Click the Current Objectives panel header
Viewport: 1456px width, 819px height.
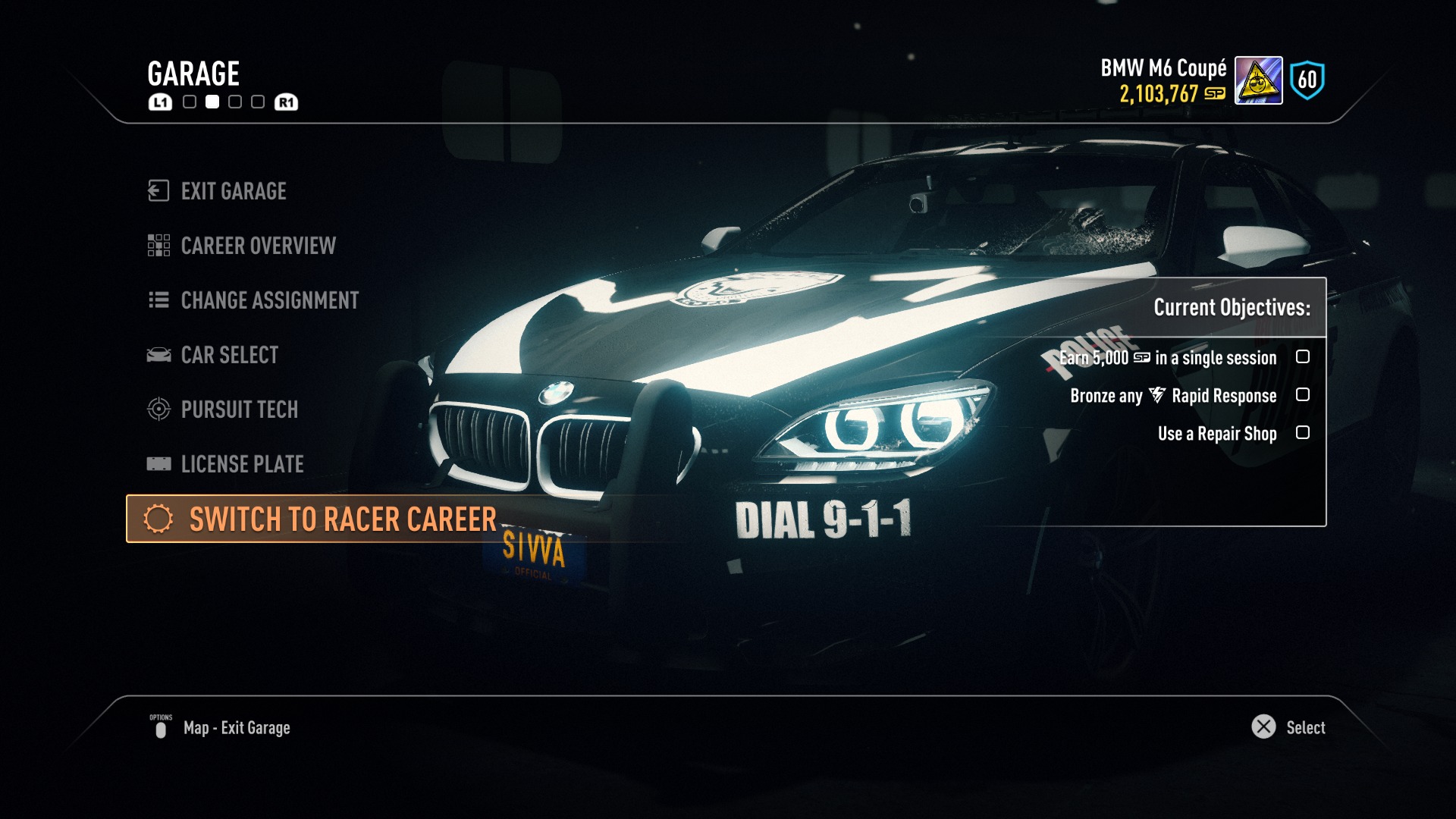[x=1231, y=307]
